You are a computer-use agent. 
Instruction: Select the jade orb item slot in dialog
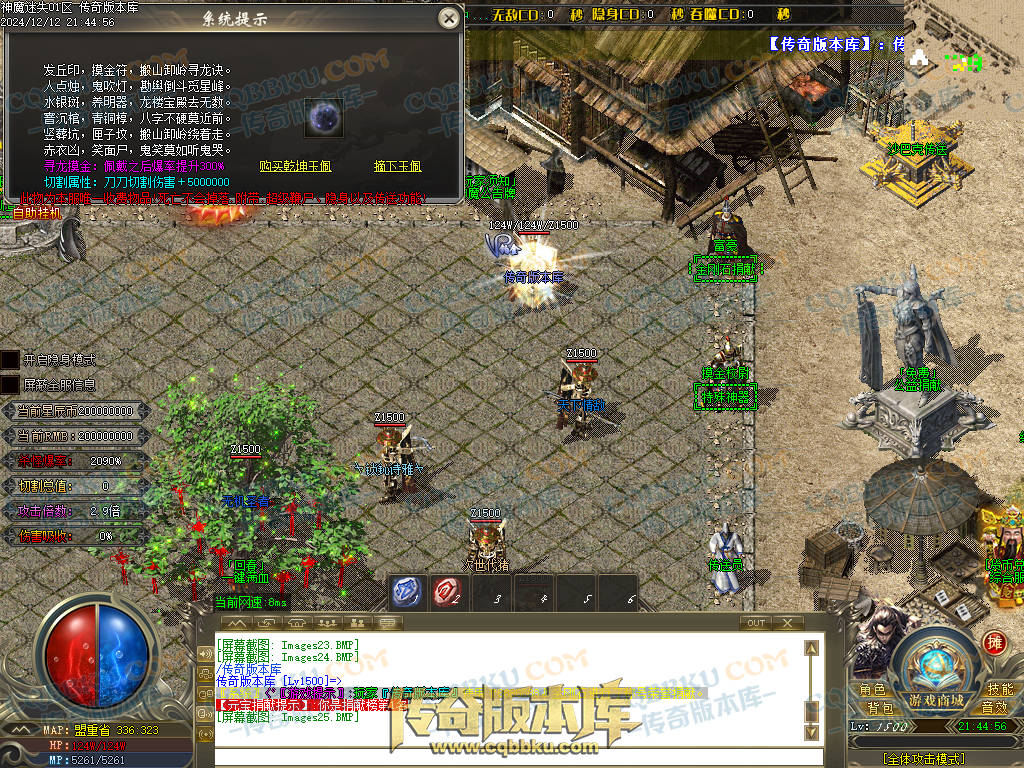pos(323,116)
